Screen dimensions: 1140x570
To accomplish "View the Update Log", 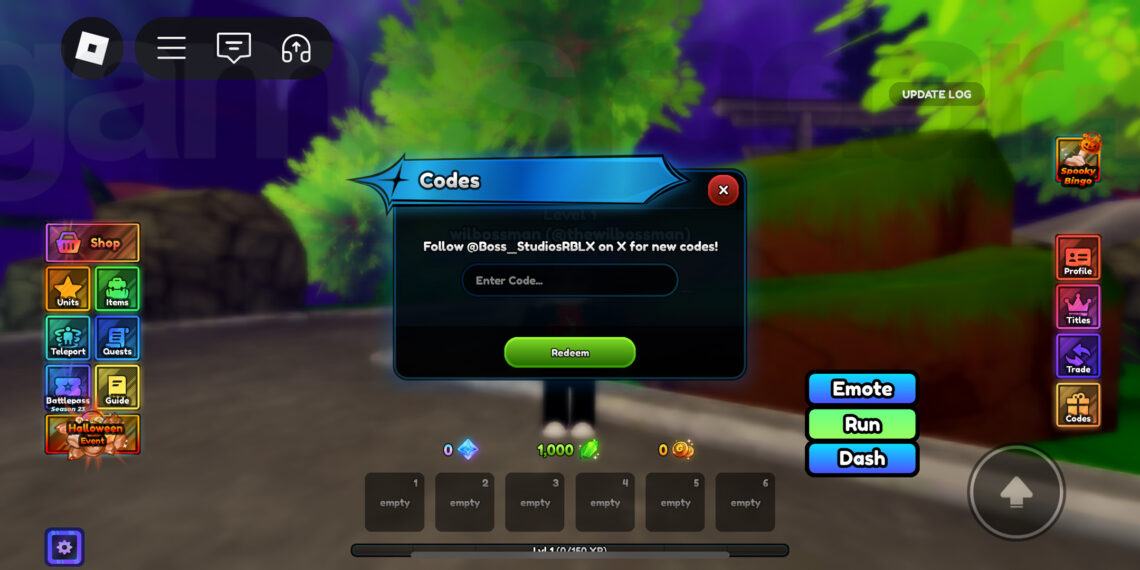I will (x=936, y=94).
